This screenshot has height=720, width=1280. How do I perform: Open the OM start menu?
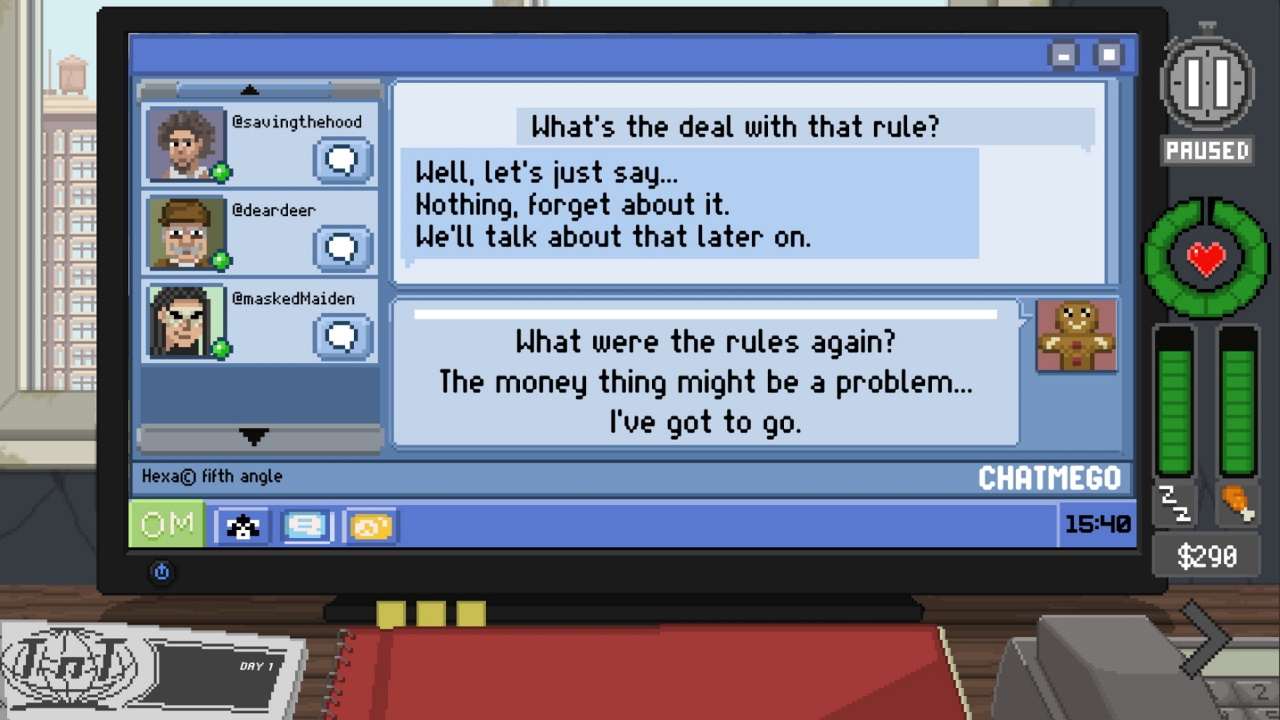[166, 524]
